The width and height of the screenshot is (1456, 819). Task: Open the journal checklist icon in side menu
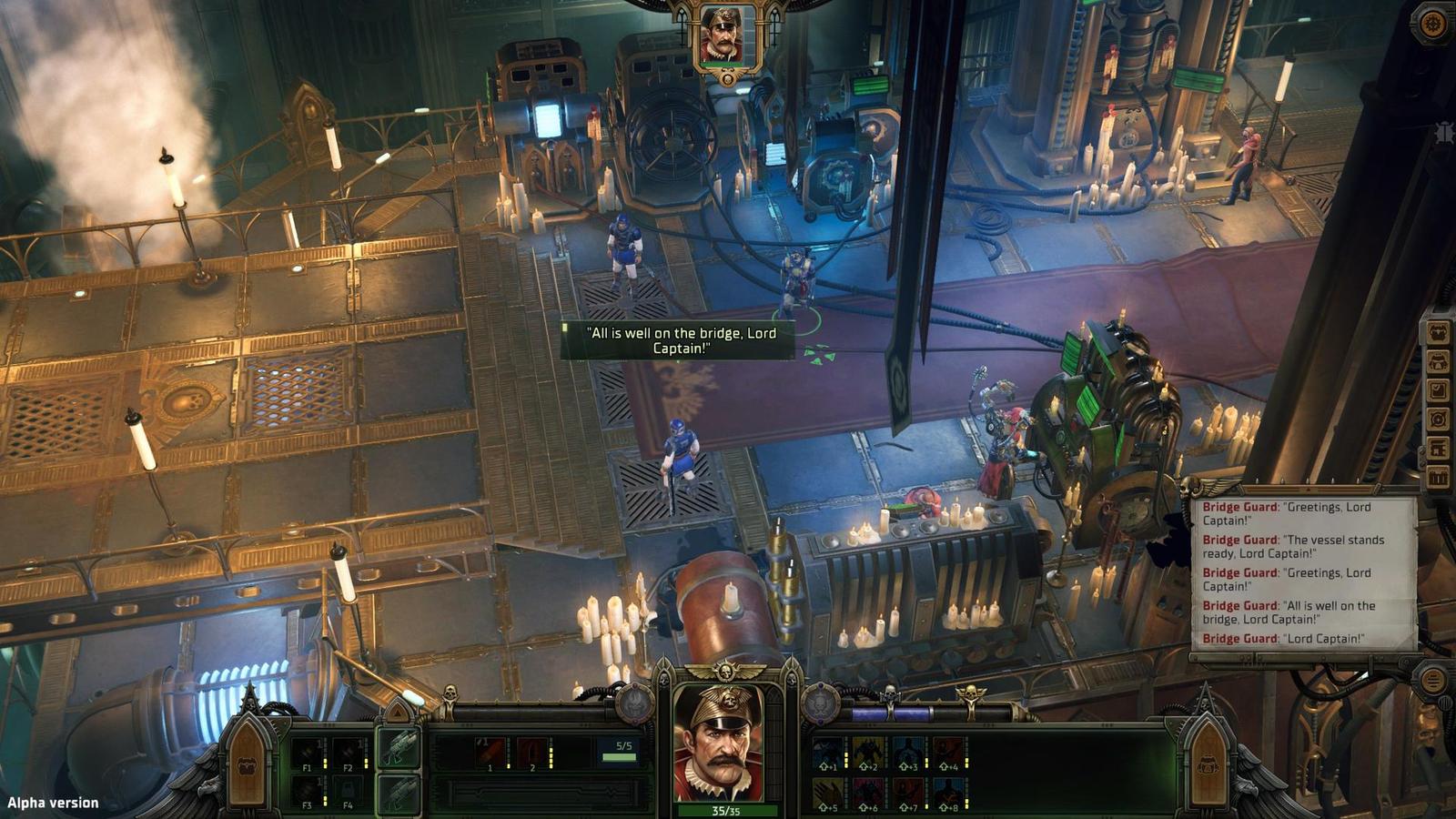[1438, 390]
